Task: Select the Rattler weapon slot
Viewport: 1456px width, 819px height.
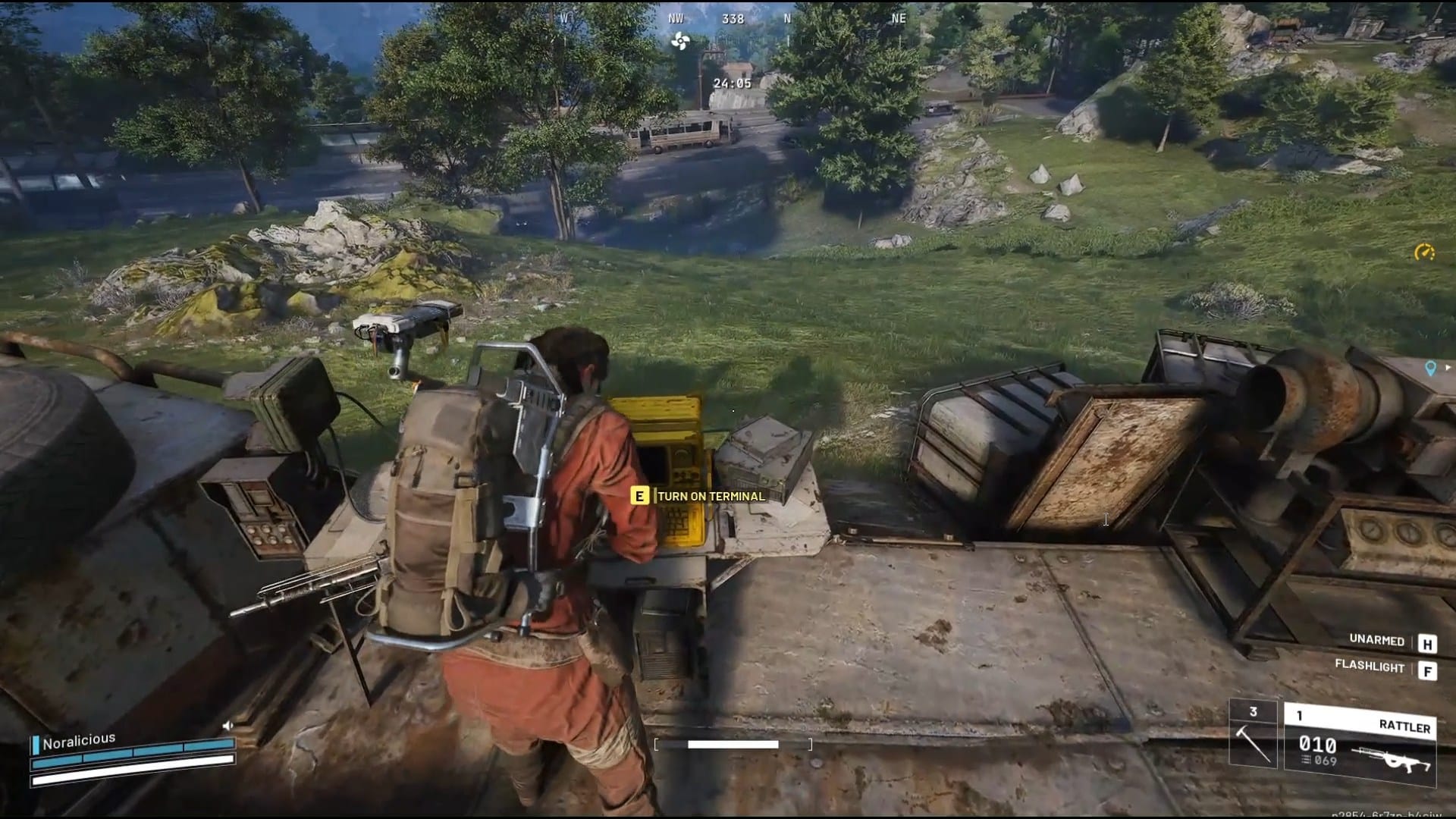Action: pyautogui.click(x=1360, y=743)
